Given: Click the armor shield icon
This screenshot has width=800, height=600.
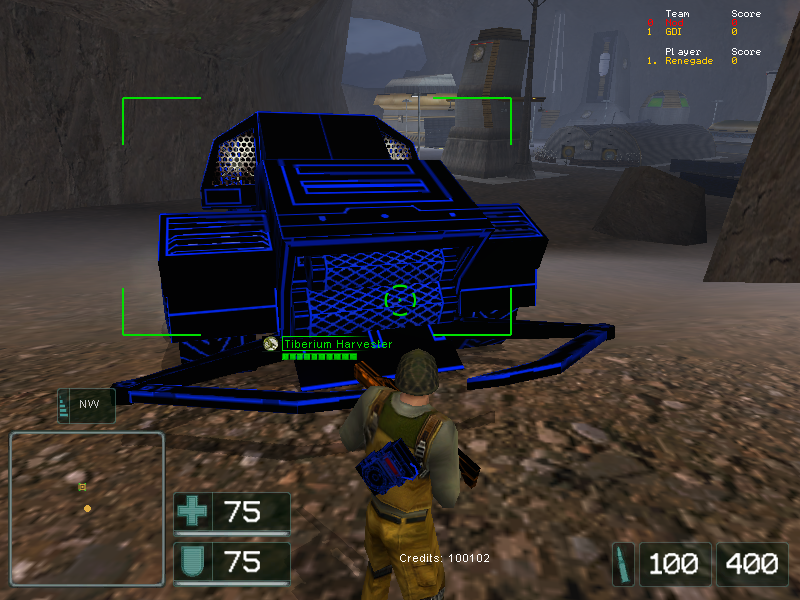Looking at the screenshot, I should (x=192, y=562).
